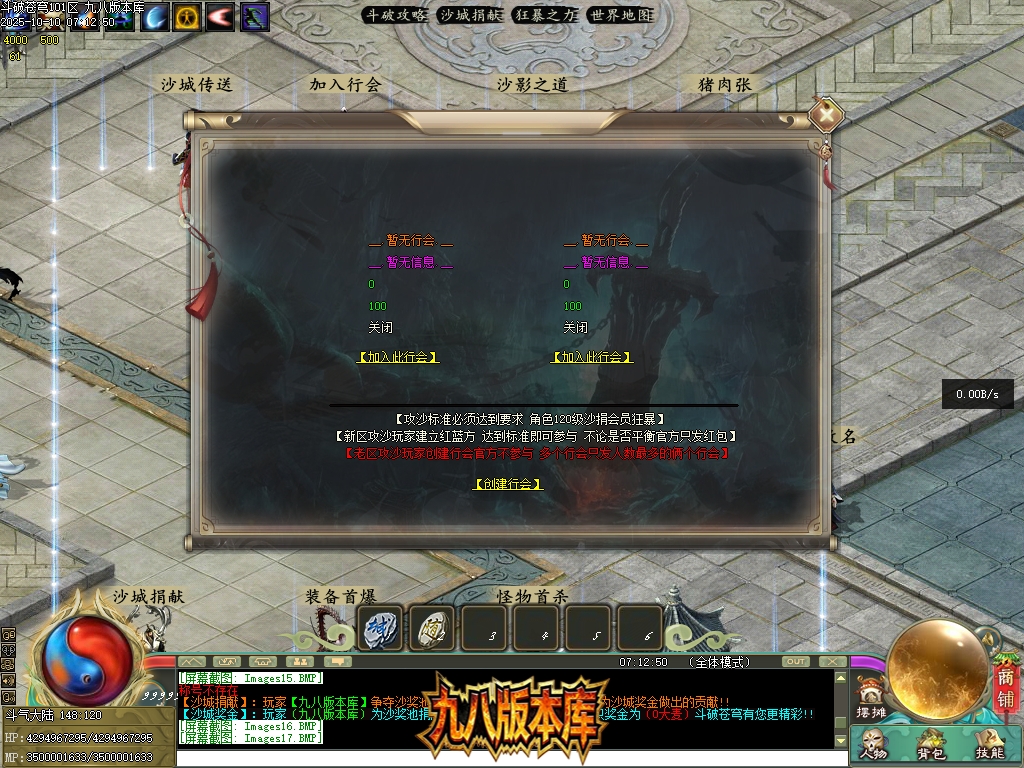Click the left 加入此行会 join guild link
Viewport: 1024px width, 768px height.
pyautogui.click(x=398, y=357)
